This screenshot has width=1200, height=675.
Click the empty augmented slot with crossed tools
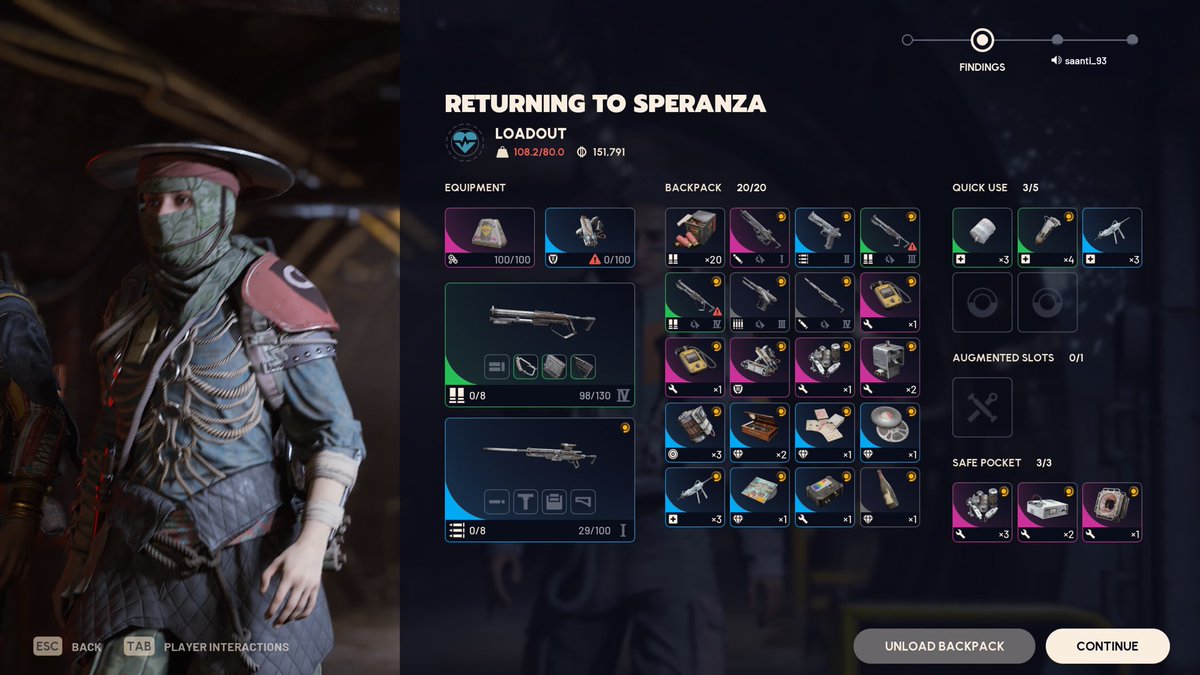[x=981, y=407]
